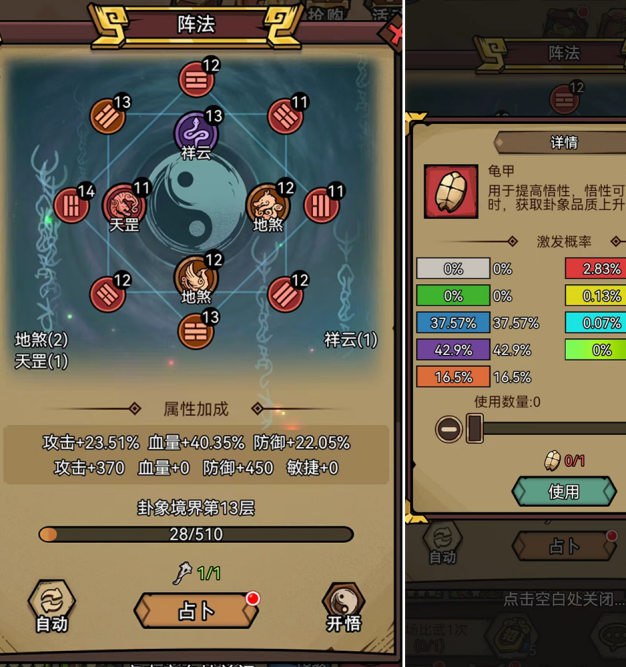Click the 使用数量 slider handle
This screenshot has height=667, width=626.
click(x=475, y=429)
